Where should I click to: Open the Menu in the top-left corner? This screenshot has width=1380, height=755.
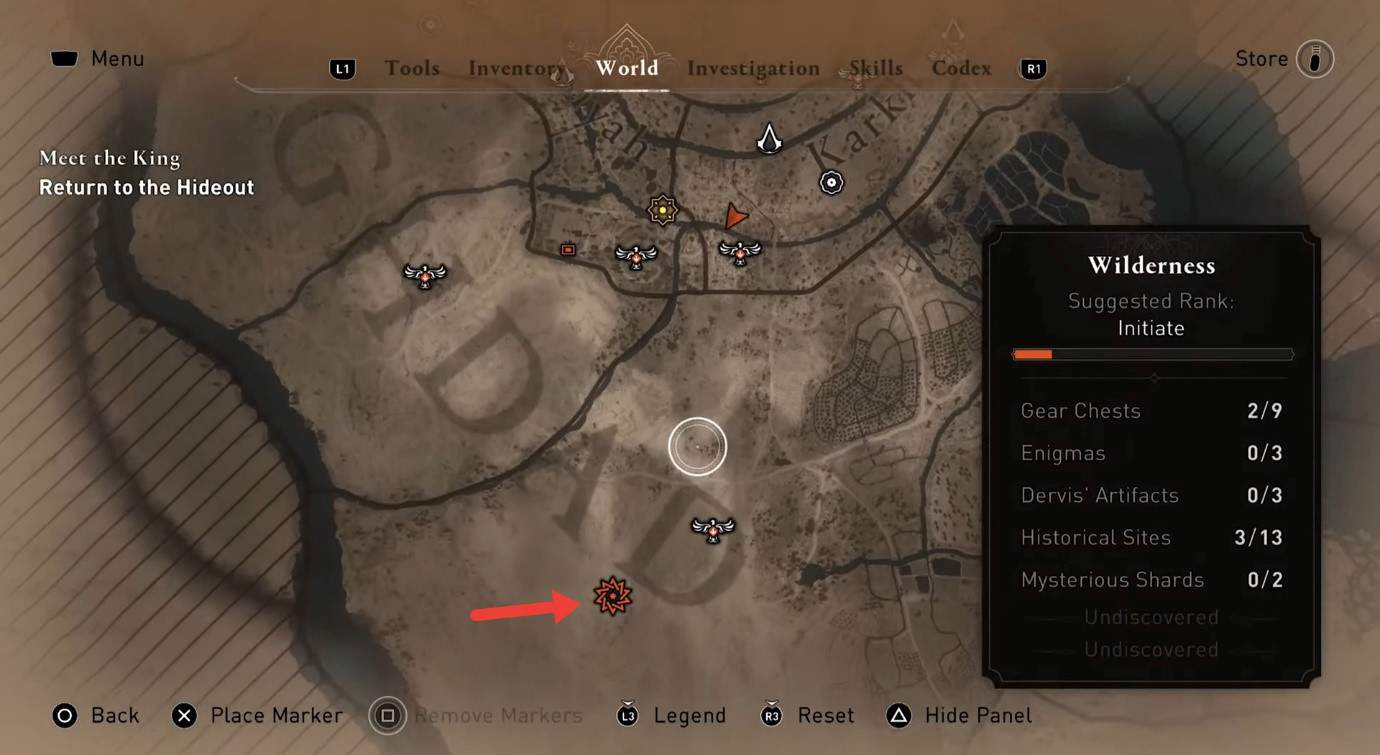pyautogui.click(x=98, y=59)
